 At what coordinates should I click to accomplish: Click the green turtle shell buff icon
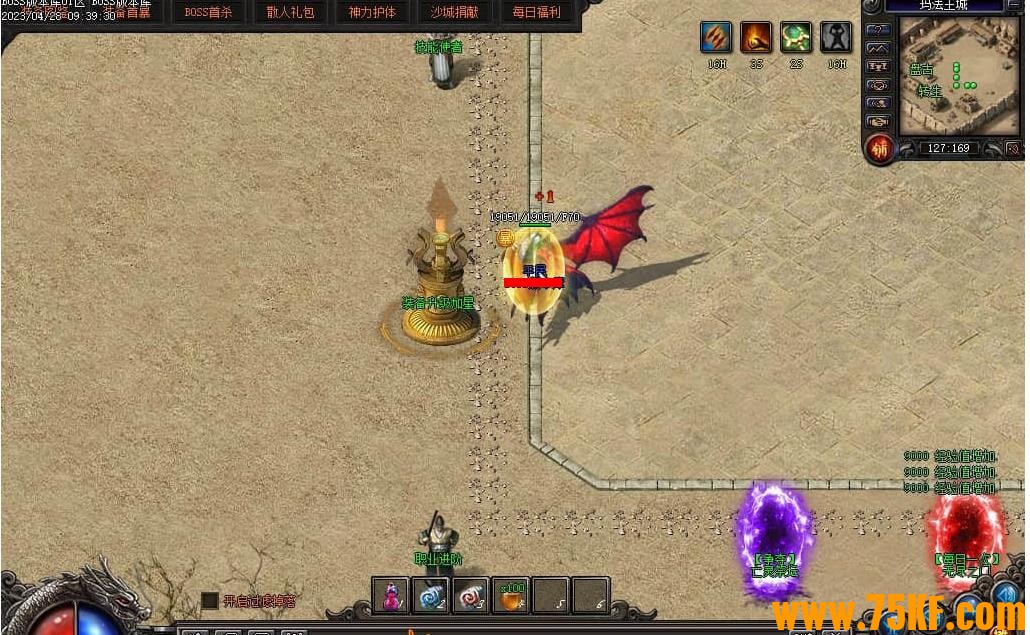[x=796, y=38]
